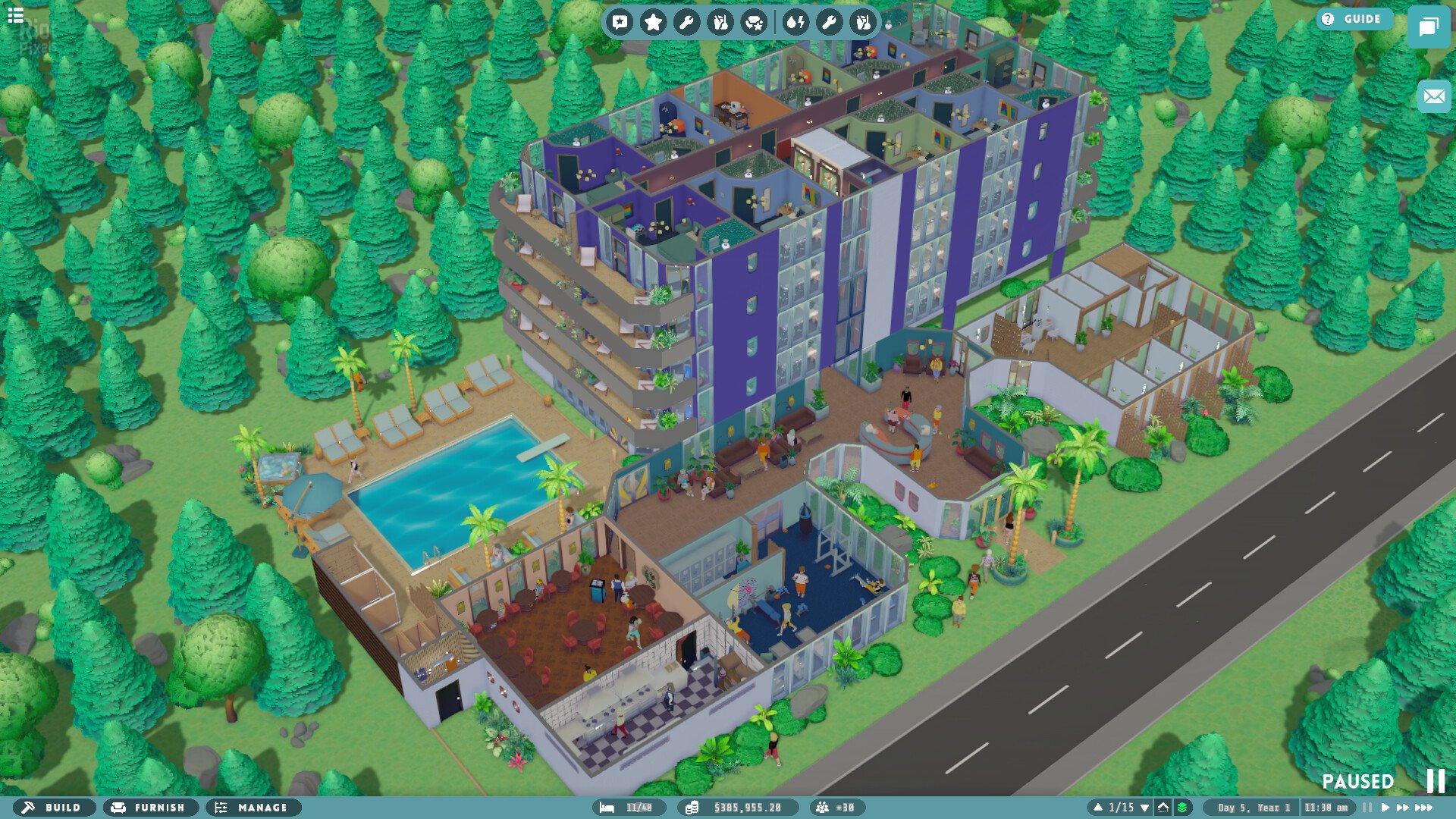This screenshot has width=1456, height=819.
Task: Open the floor selector dropdown arrow
Action: [1145, 808]
